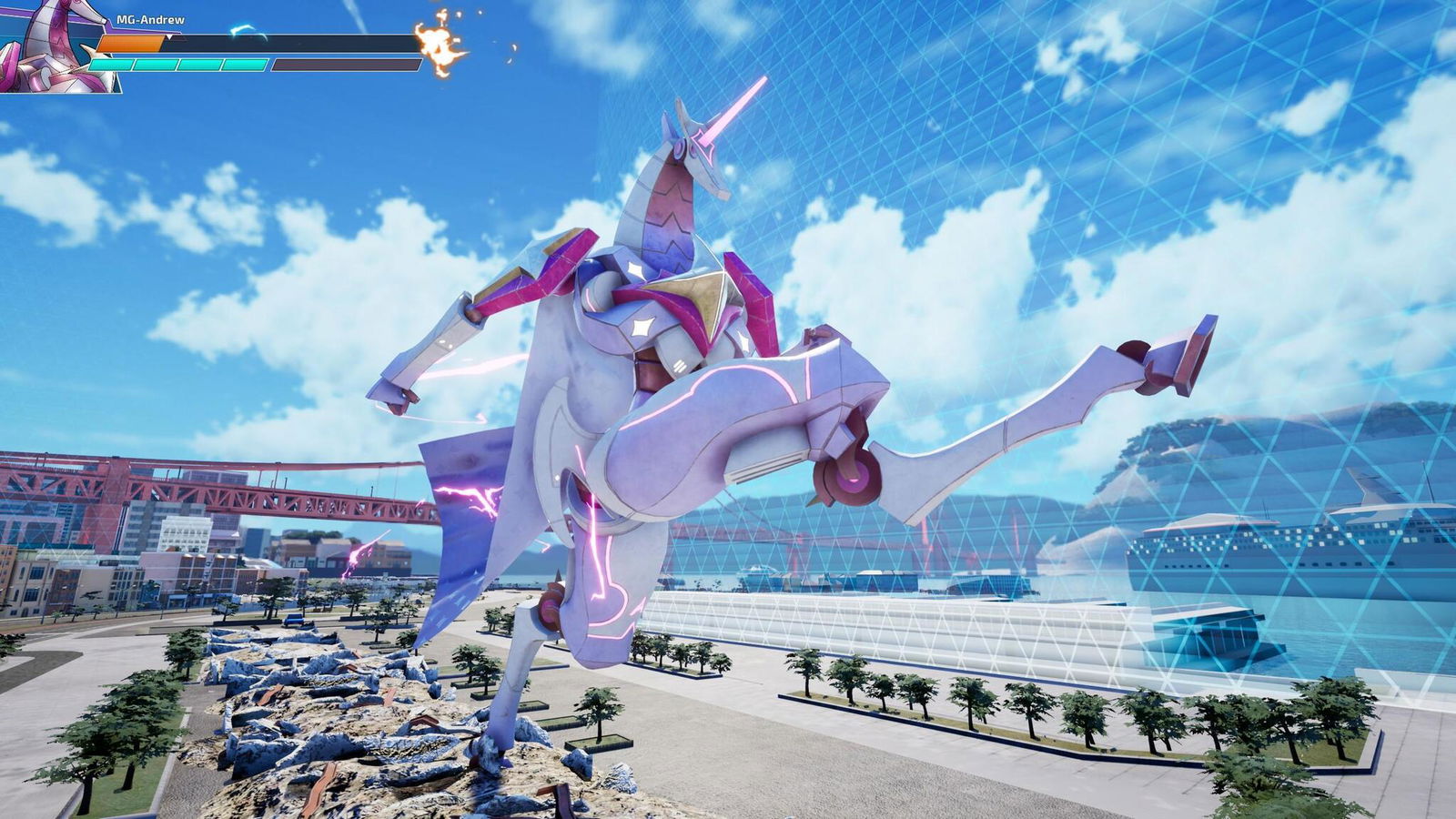Click the fourth cyan energy segment

tap(246, 66)
